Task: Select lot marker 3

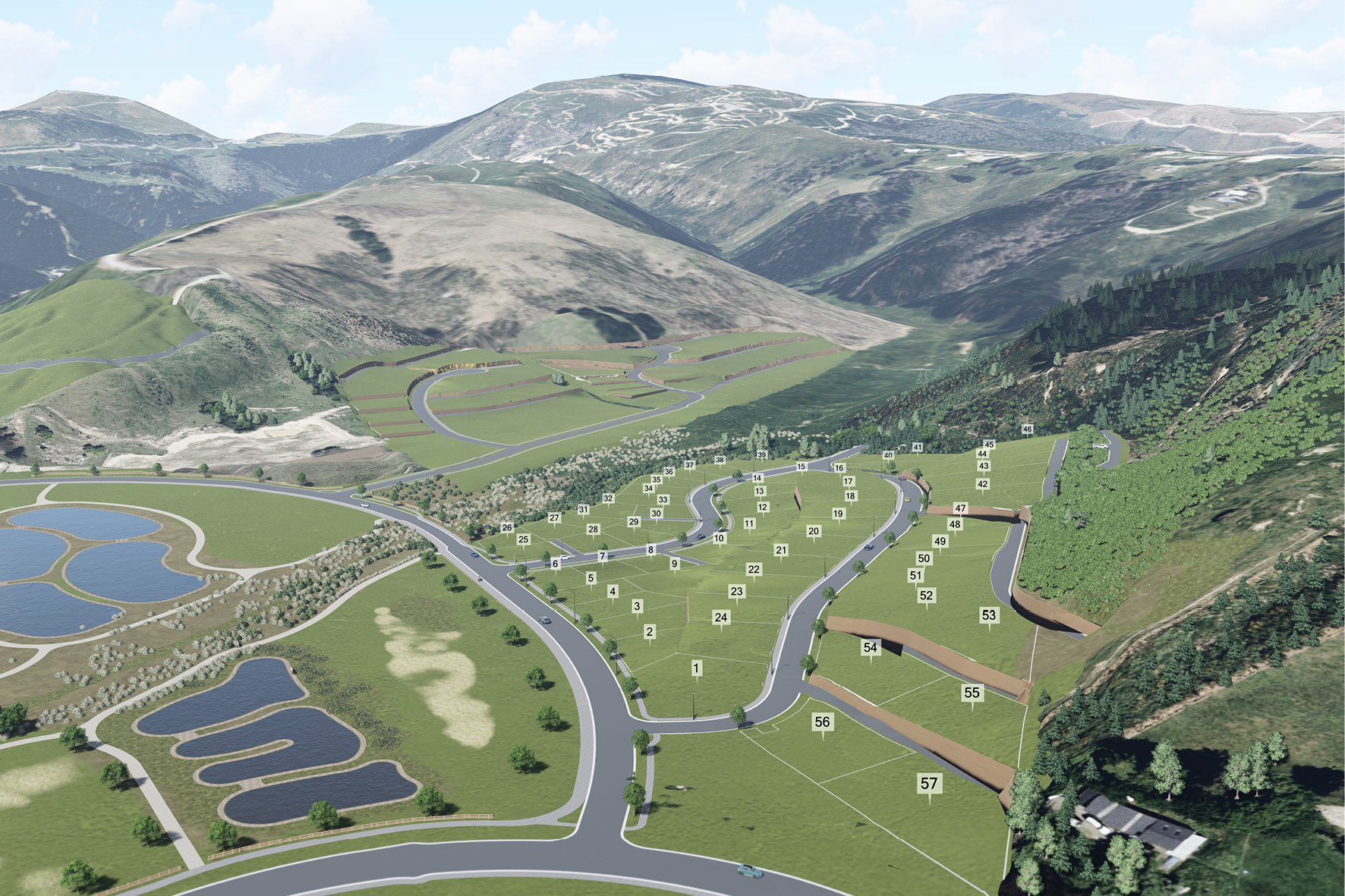Action: (637, 606)
